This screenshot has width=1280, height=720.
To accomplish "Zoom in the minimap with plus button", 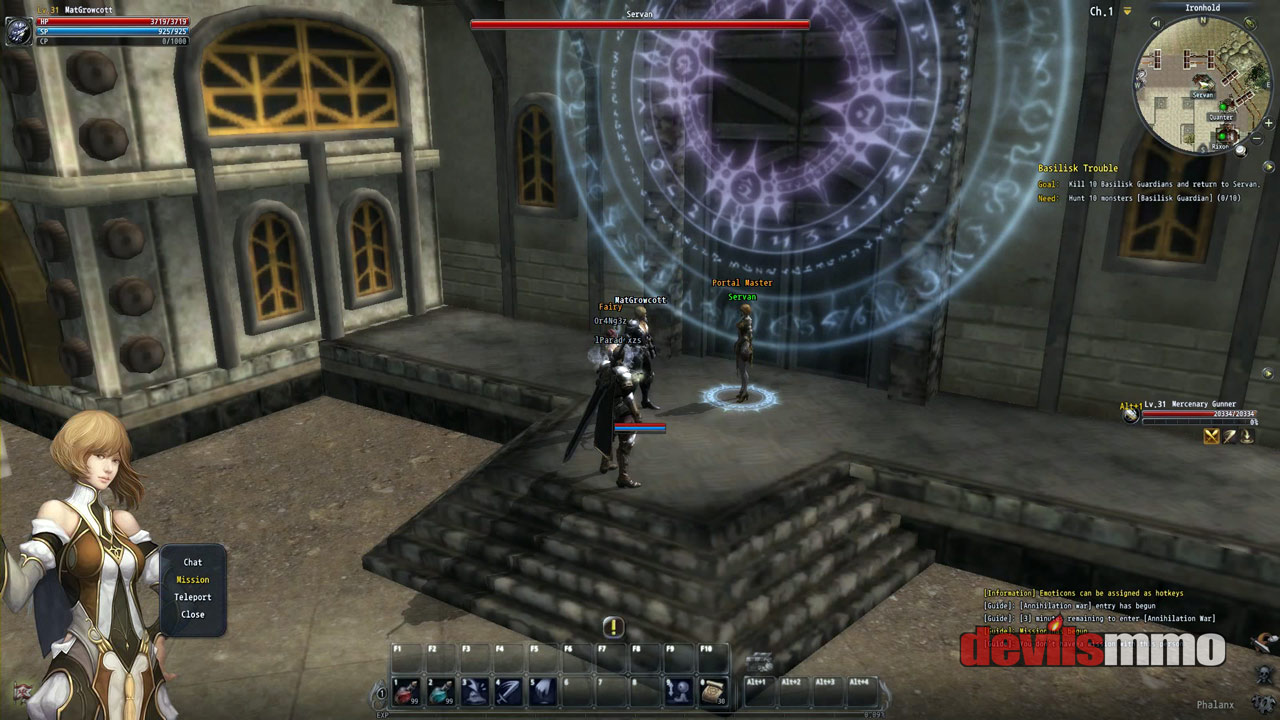I will coord(1268,123).
